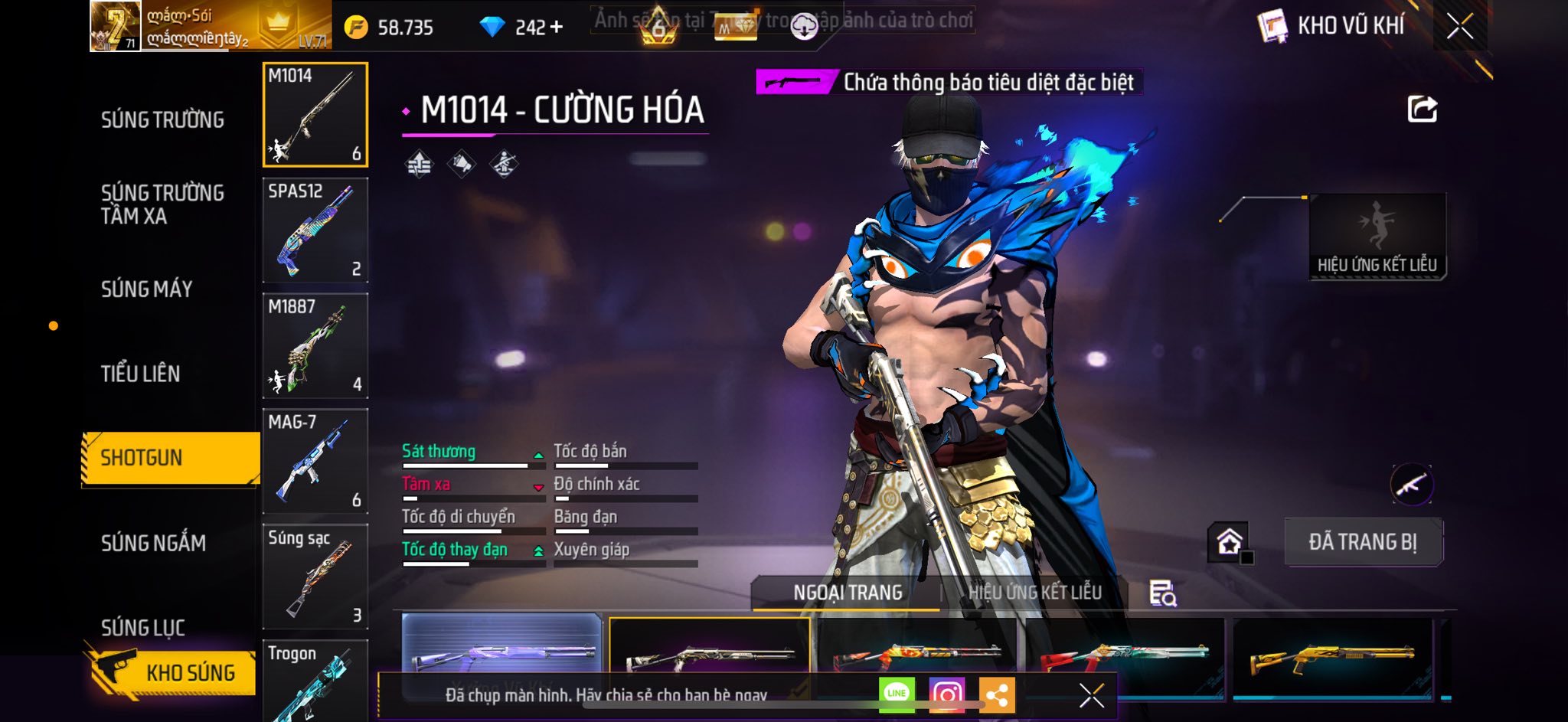Close the weapon vault screen
The width and height of the screenshot is (1568, 722).
click(x=1460, y=27)
